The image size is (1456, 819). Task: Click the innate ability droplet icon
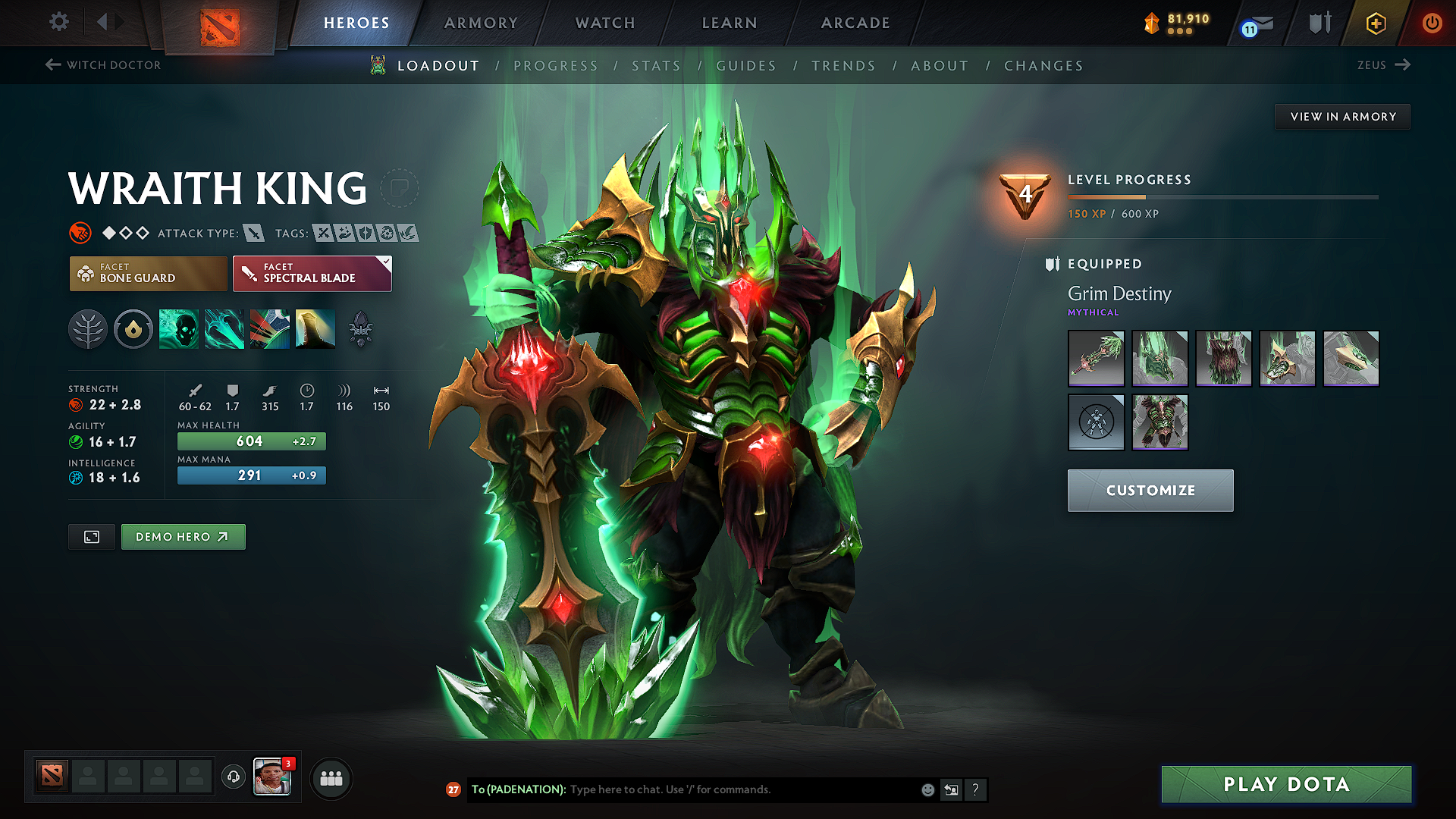(133, 329)
